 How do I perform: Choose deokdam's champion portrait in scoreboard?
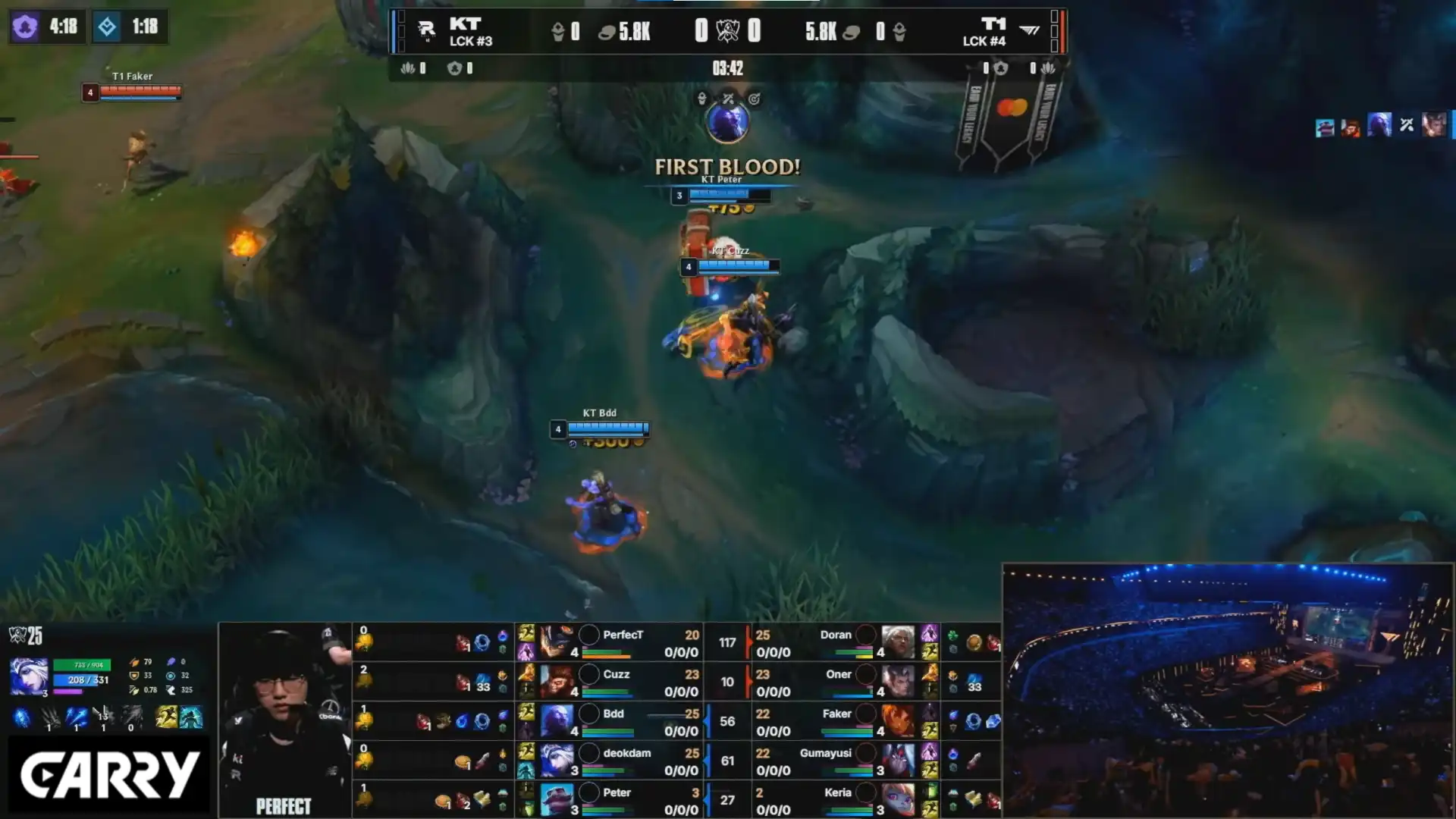pyautogui.click(x=556, y=760)
